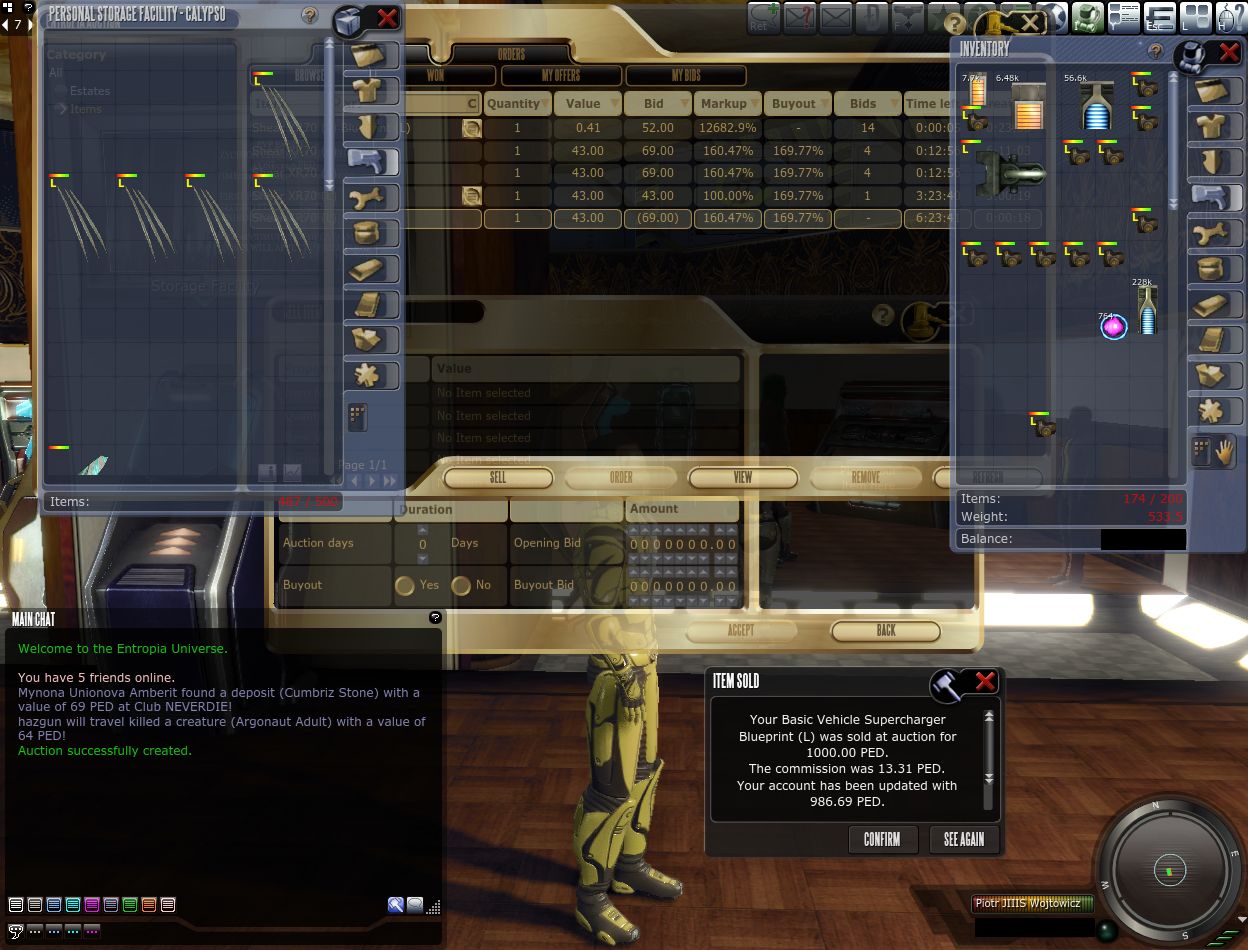Click the Main Chat panel header

point(34,619)
